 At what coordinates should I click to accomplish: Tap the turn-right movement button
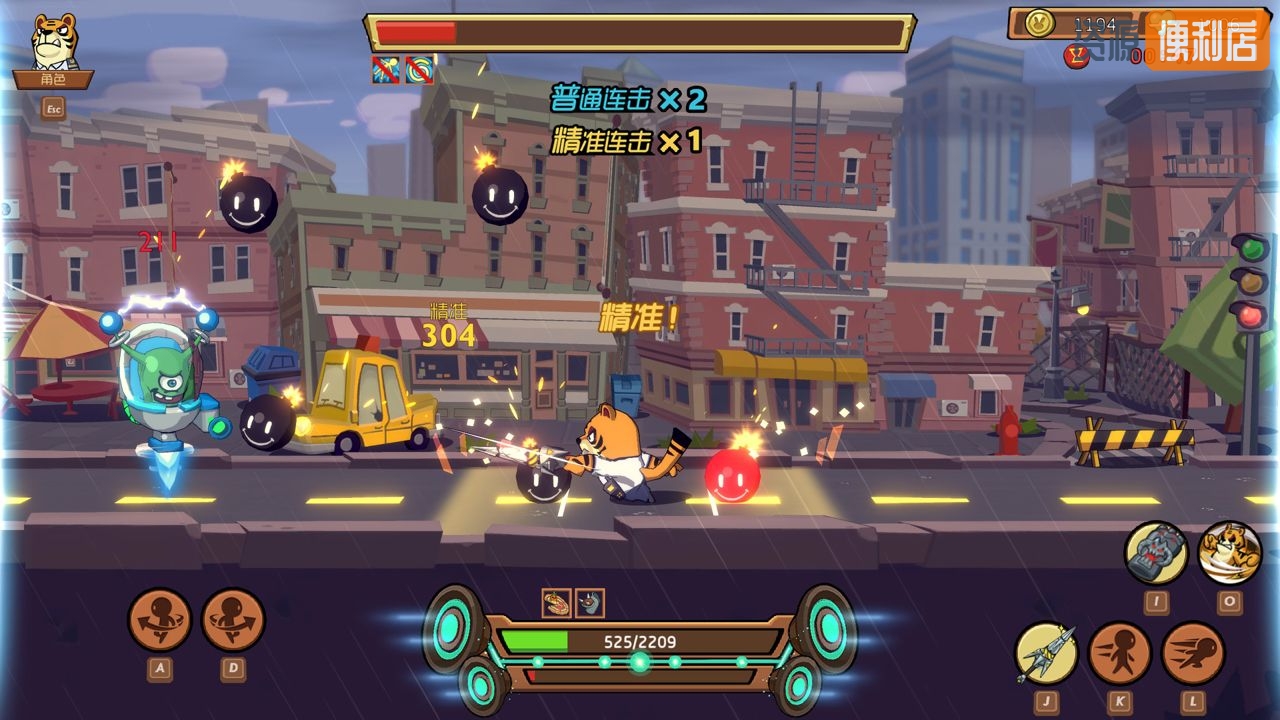[233, 620]
